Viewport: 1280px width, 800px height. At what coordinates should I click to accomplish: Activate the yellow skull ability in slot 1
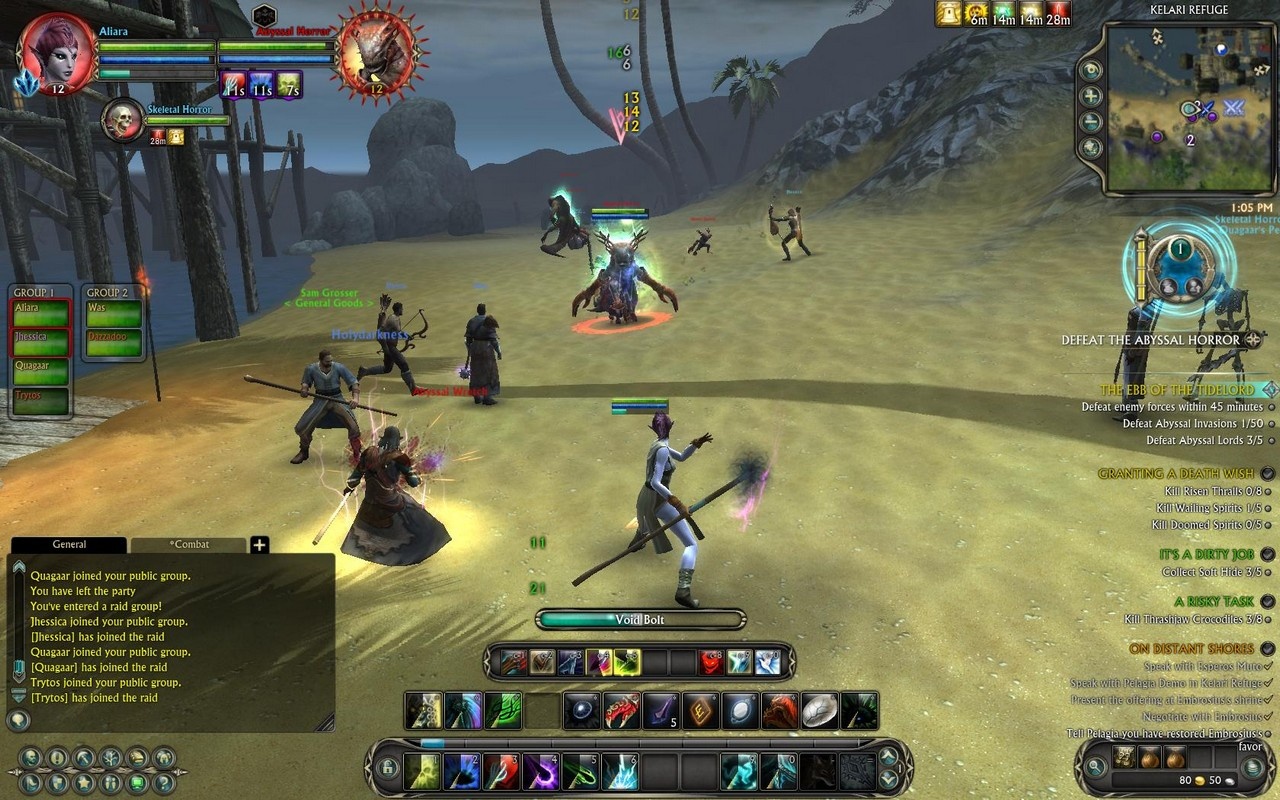[423, 771]
